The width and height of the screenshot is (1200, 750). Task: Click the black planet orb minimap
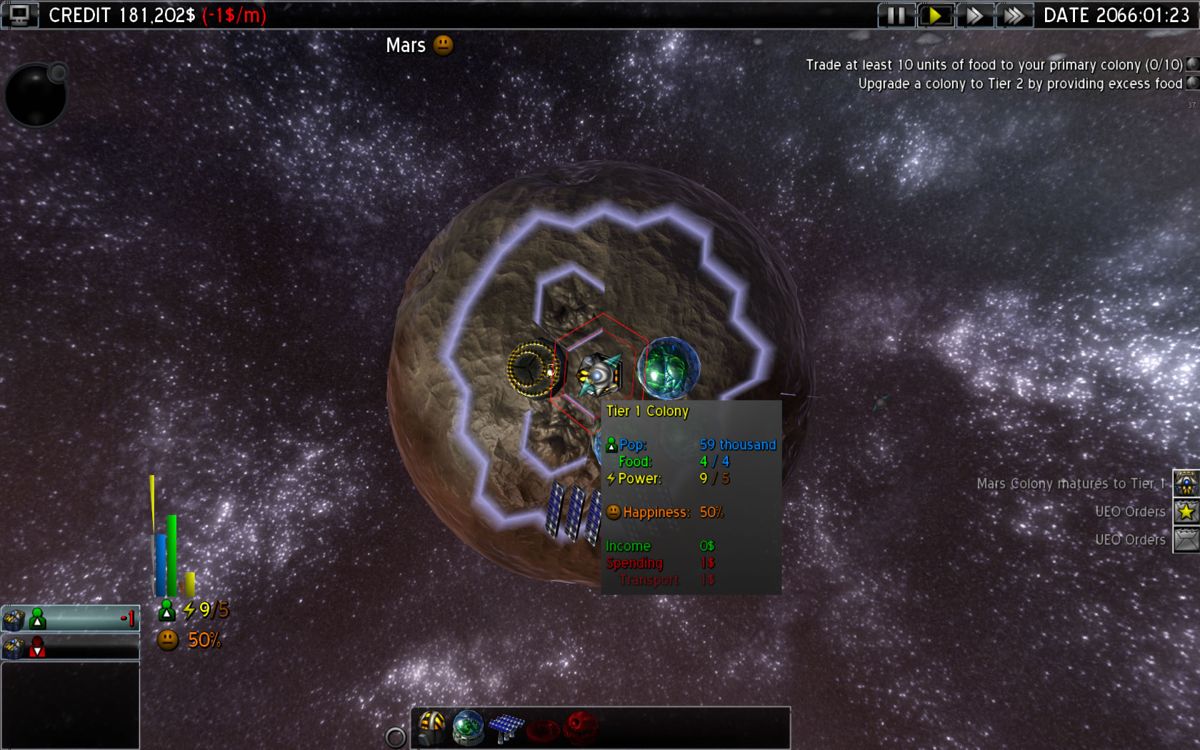[35, 95]
